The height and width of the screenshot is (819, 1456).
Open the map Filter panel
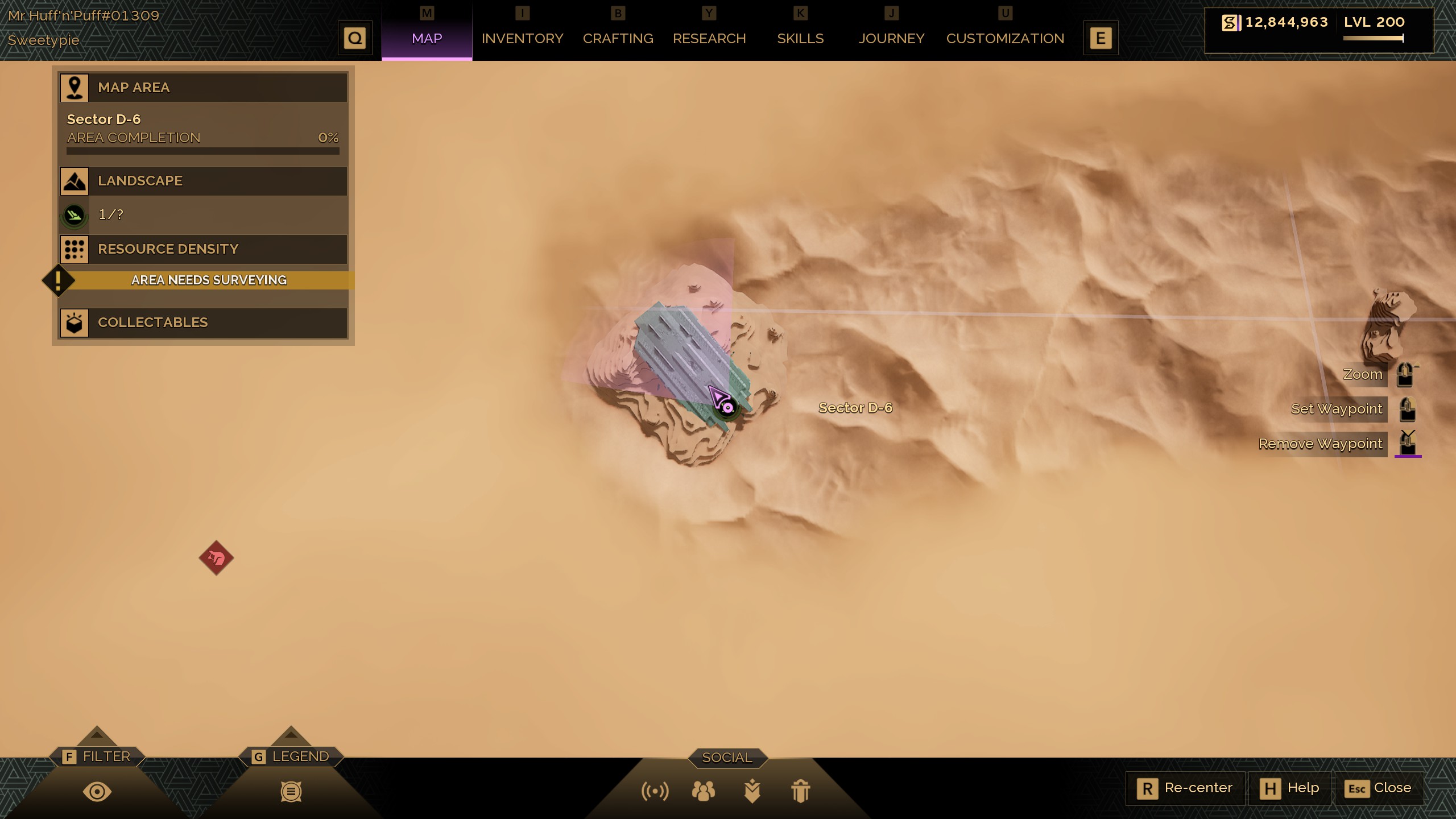click(97, 791)
